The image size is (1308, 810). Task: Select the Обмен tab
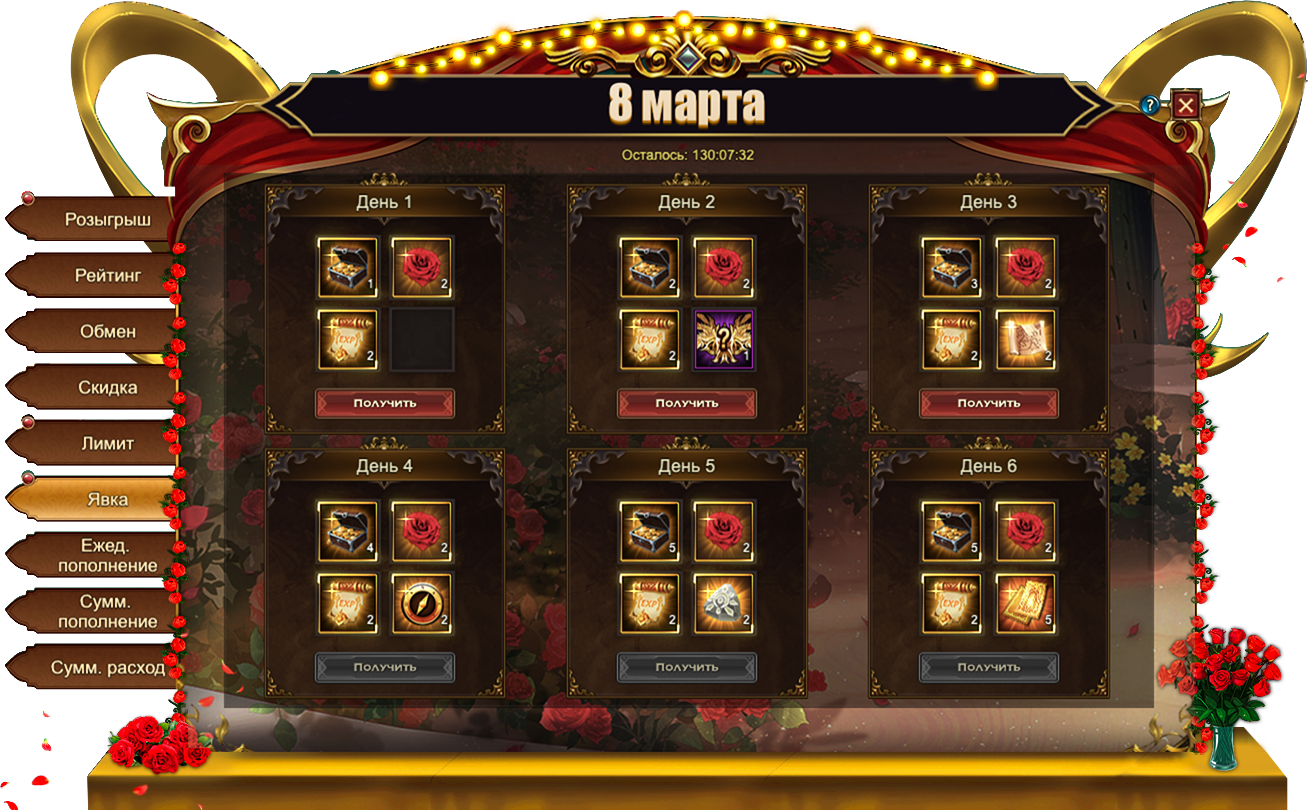coord(107,331)
